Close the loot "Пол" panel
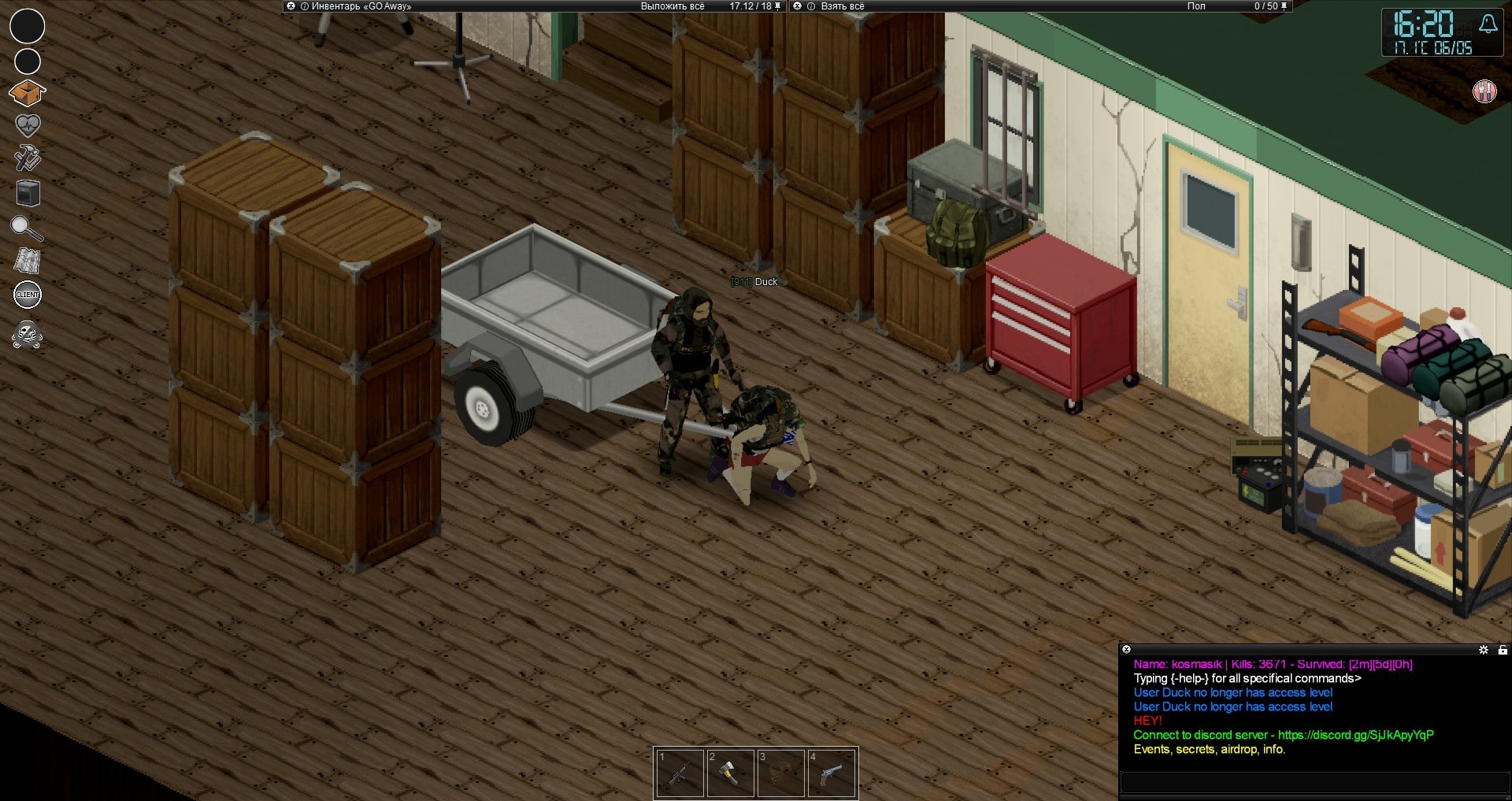 (x=797, y=6)
